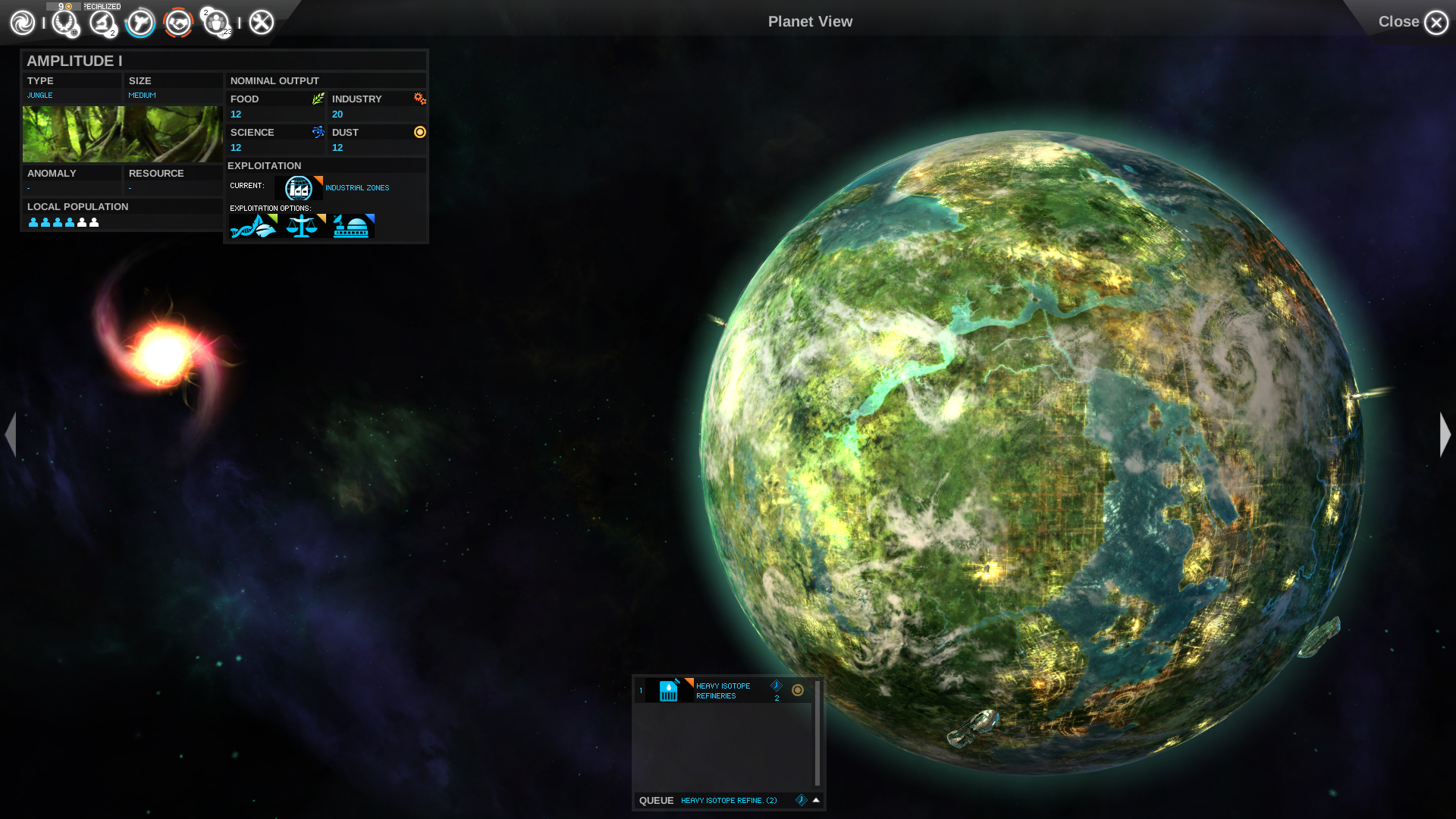This screenshot has width=1456, height=819.
Task: Choose the balance scales dust exploitation
Action: (x=302, y=226)
